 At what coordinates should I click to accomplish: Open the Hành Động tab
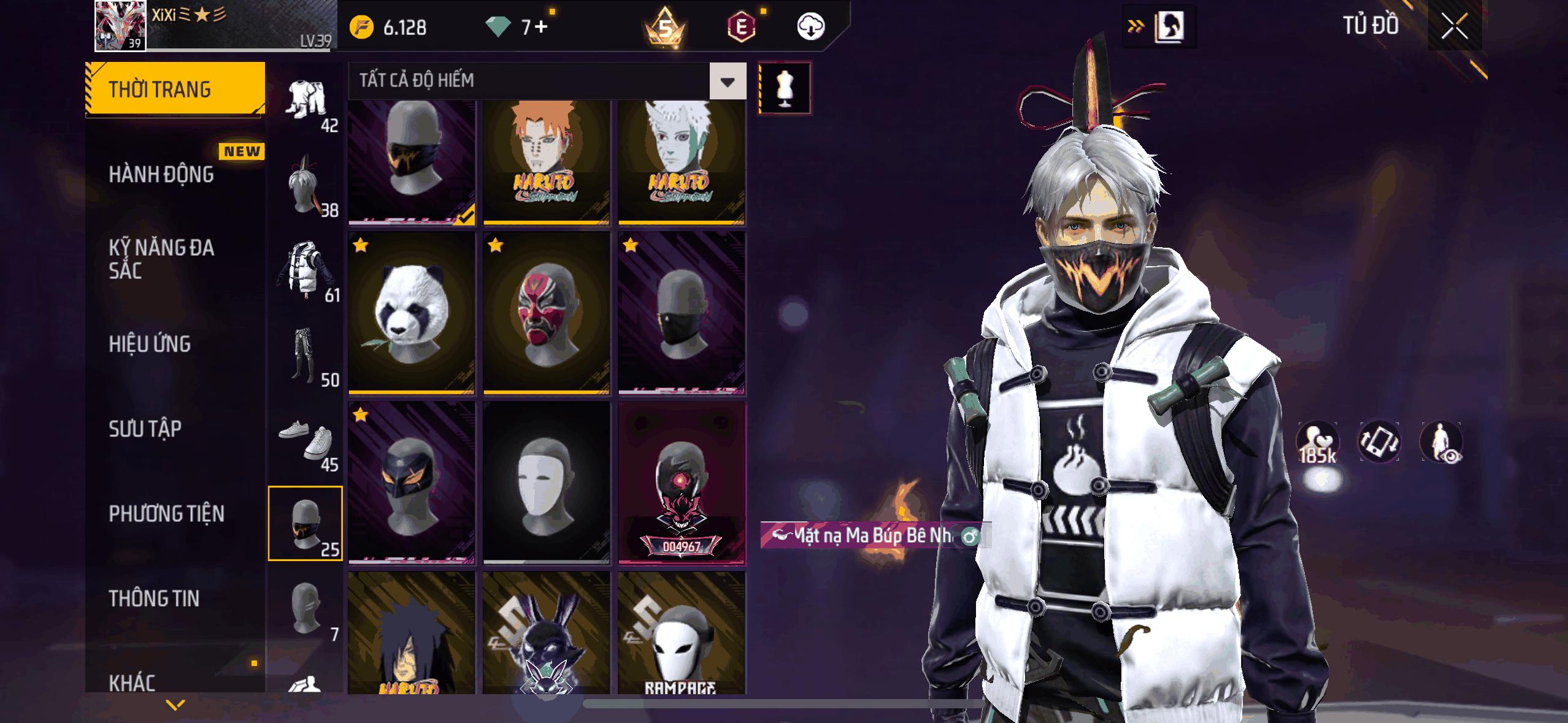coord(161,174)
